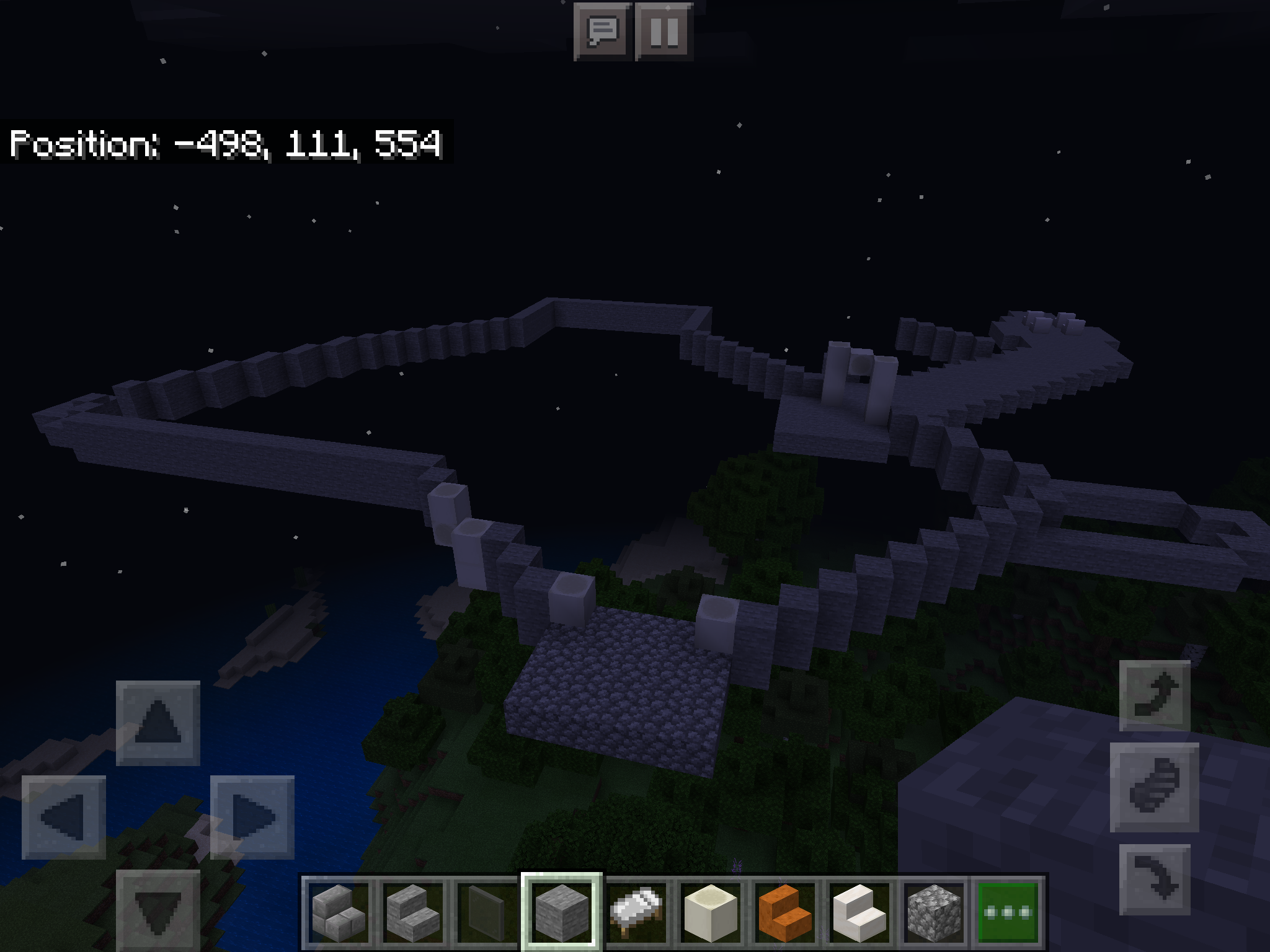Tap the middle stop-flying button
The height and width of the screenshot is (952, 1270).
pos(1154,787)
